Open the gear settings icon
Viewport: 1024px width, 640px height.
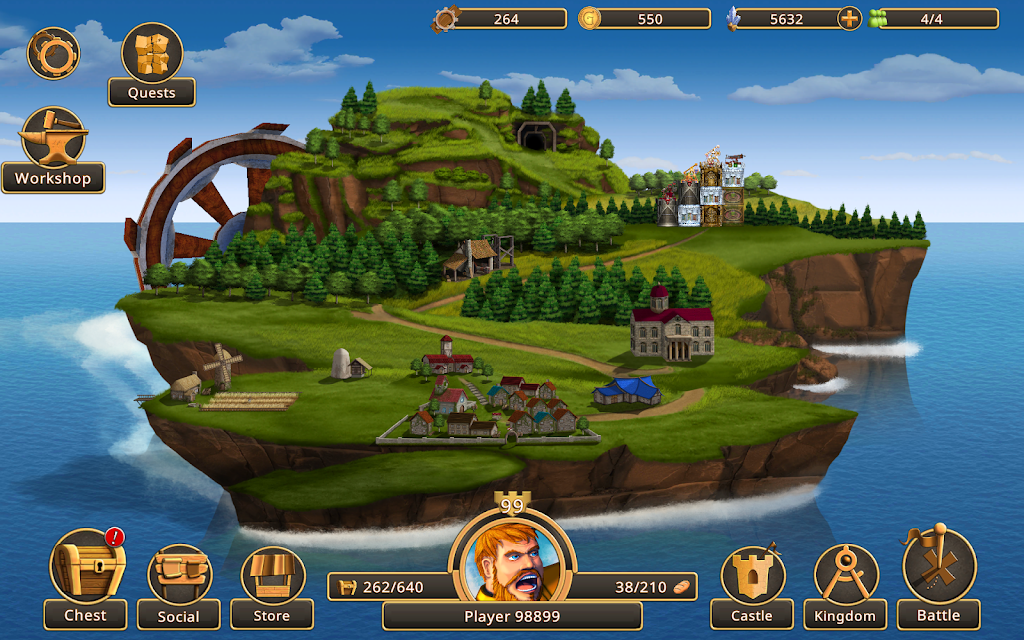pos(52,54)
